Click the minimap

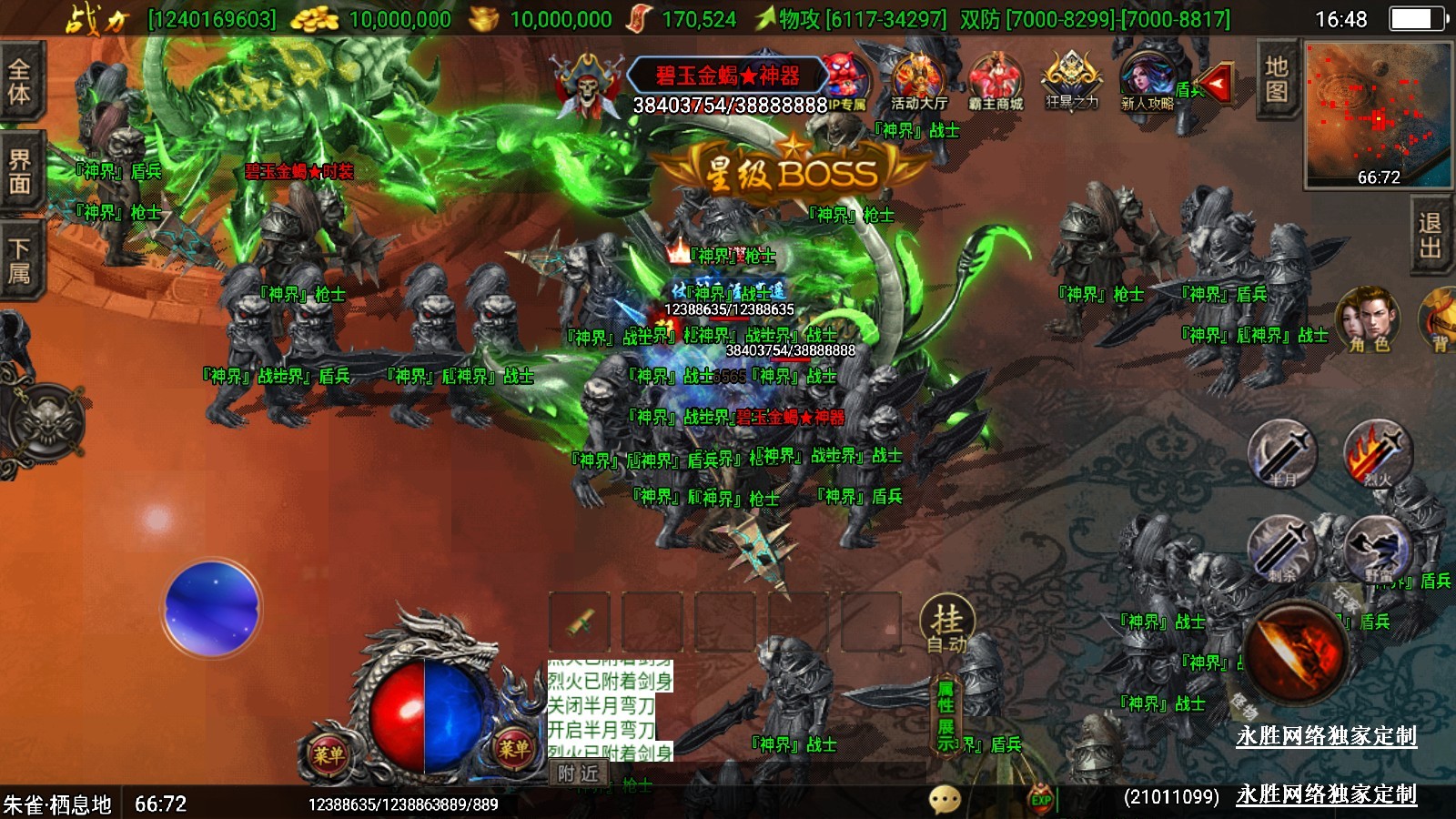[x=1378, y=114]
